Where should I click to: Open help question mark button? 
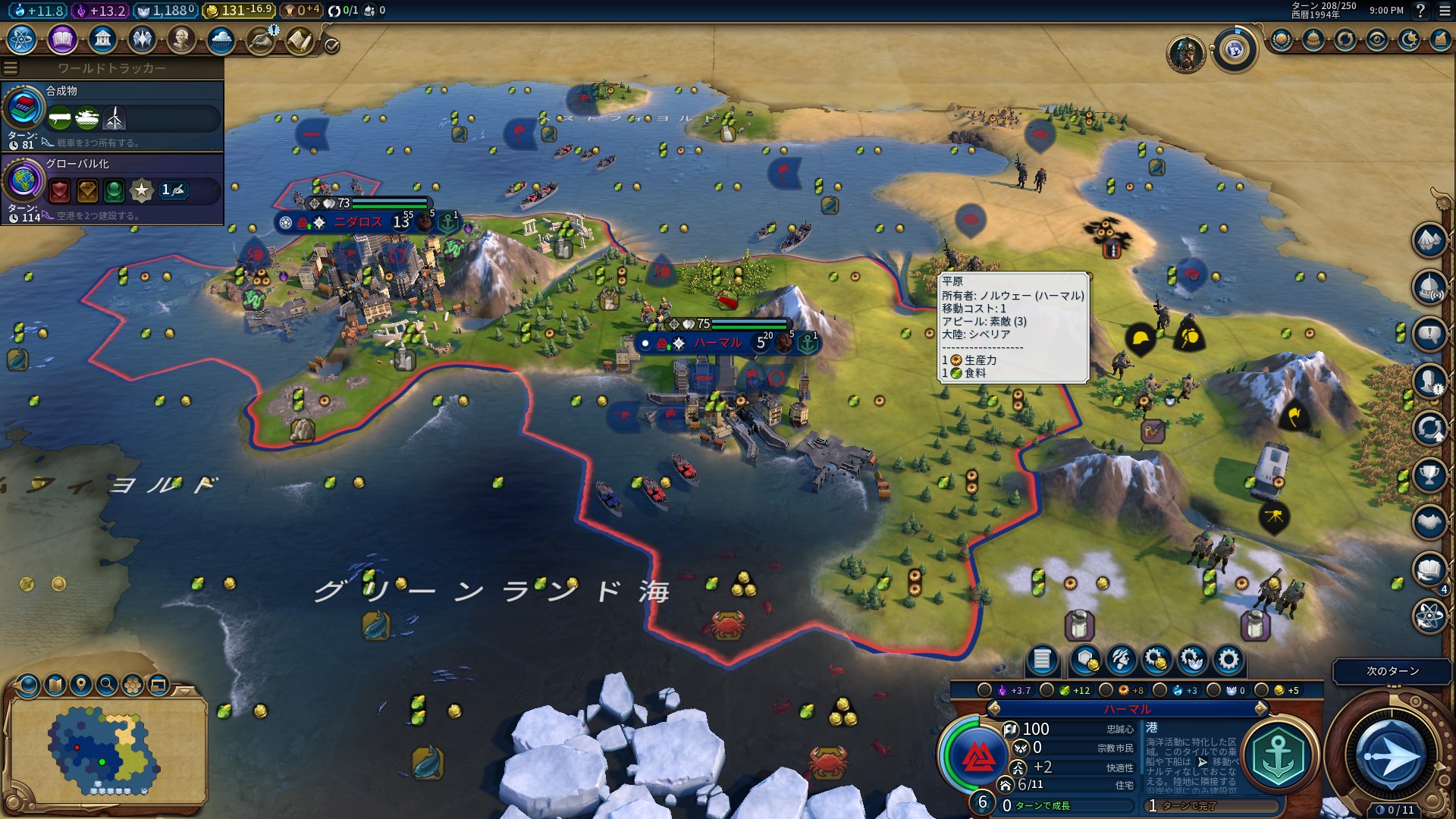[1420, 11]
